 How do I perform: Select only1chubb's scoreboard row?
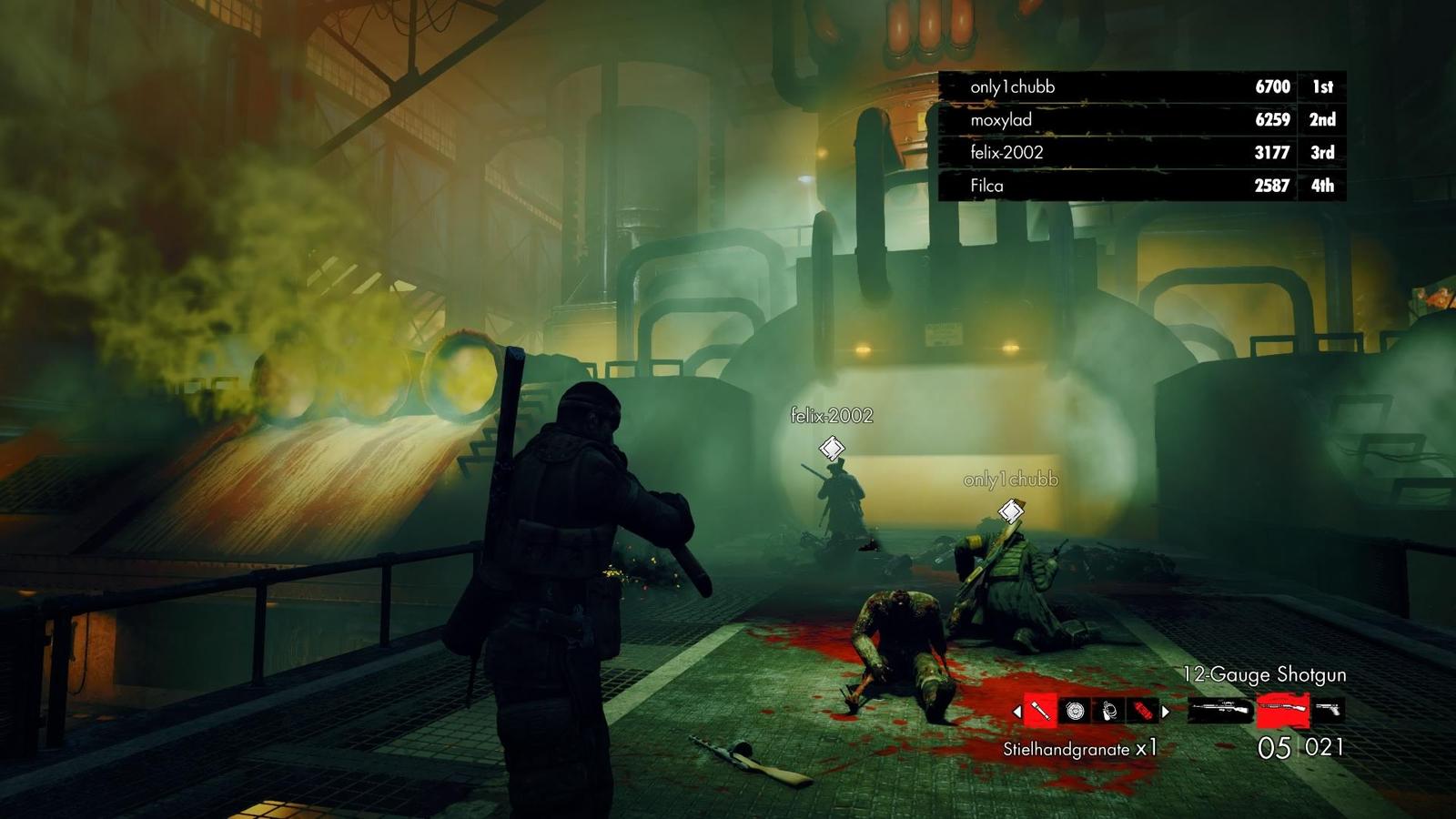coord(1142,86)
